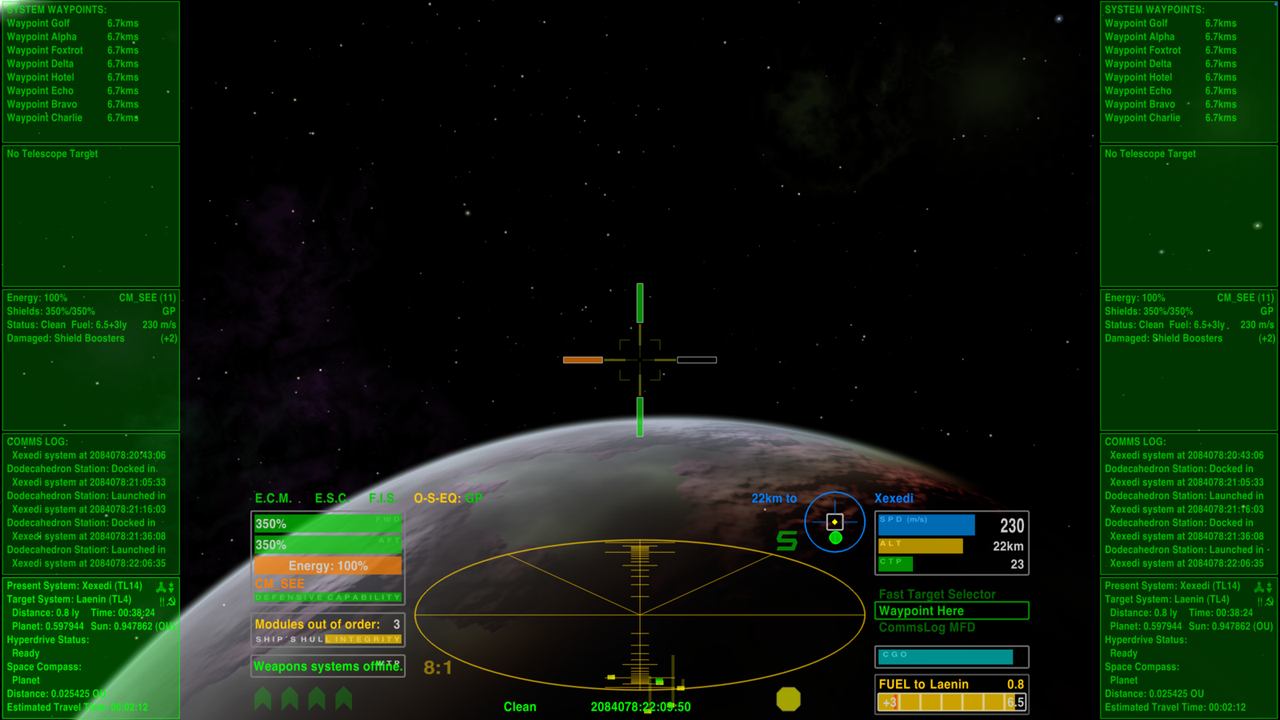Pick the CommsLog MFD equipment entry
Image resolution: width=1280 pixels, height=720 pixels.
click(926, 628)
